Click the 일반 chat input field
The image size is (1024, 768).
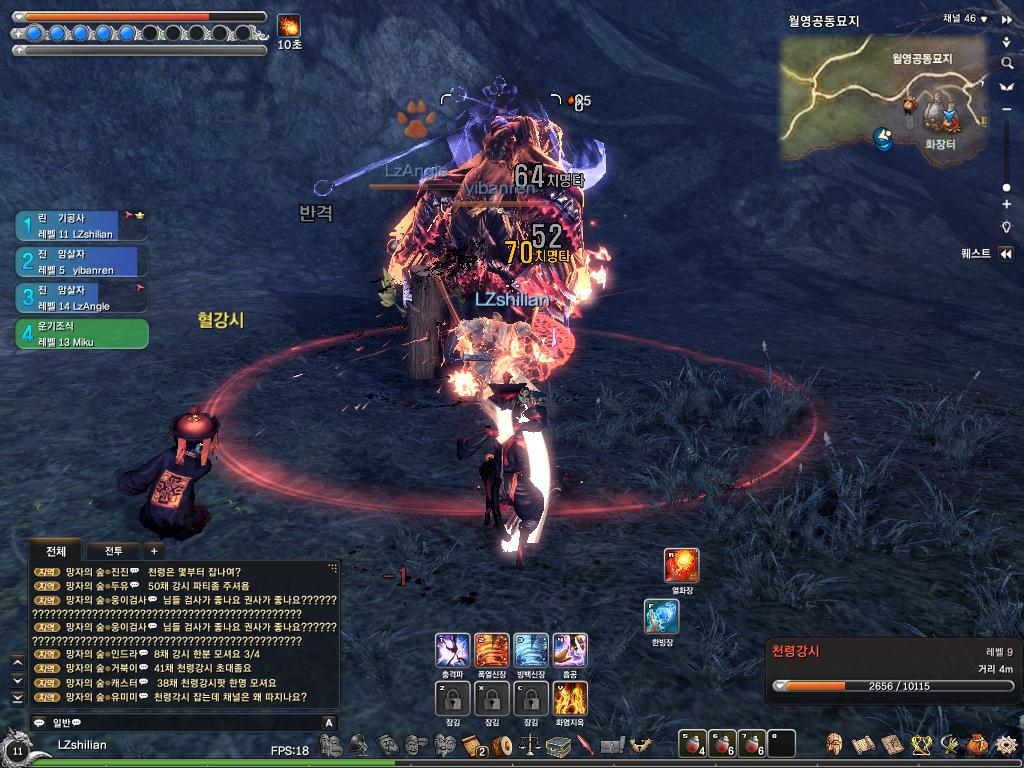180,722
